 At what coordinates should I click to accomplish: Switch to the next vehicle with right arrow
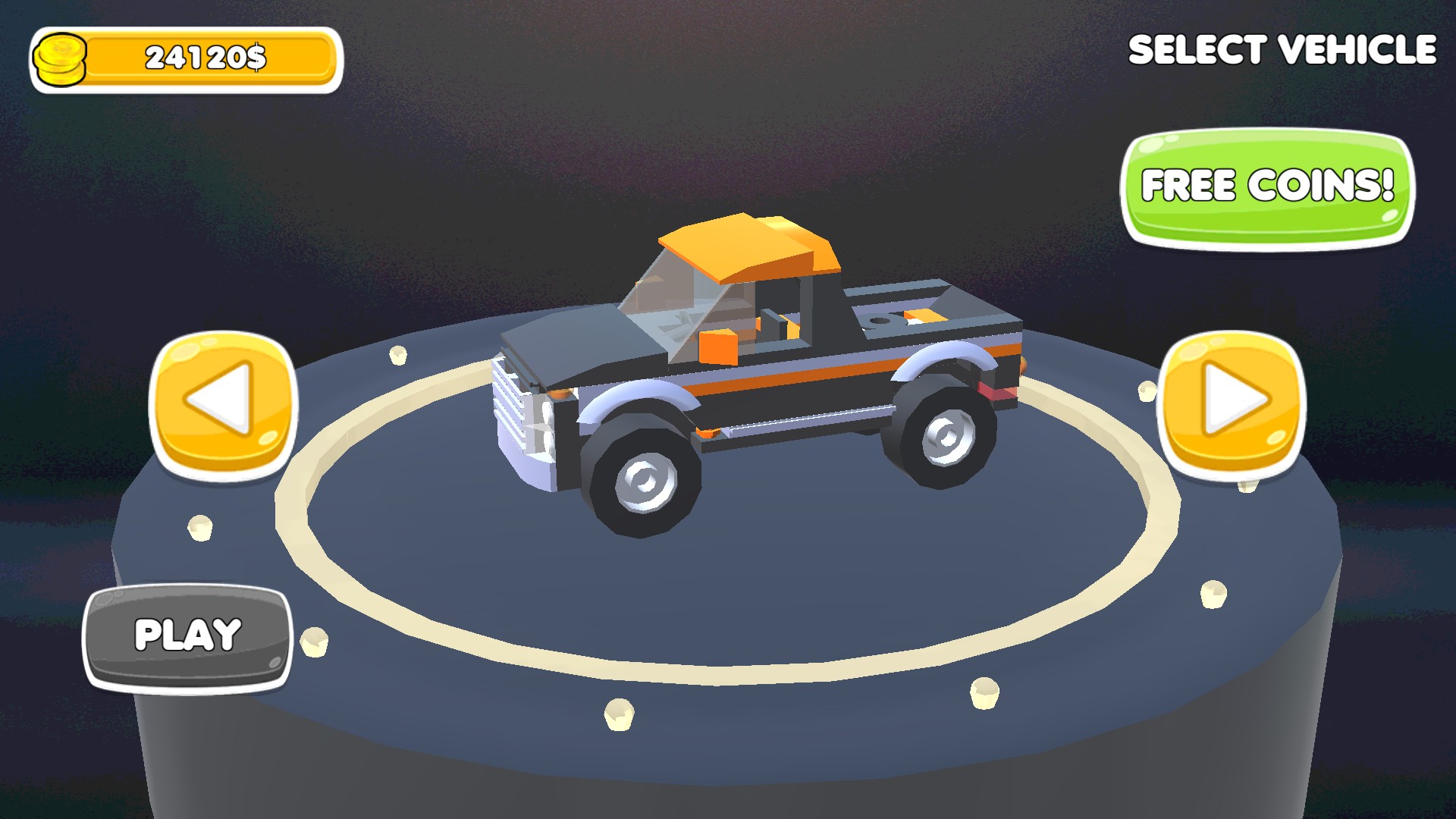pos(1231,403)
